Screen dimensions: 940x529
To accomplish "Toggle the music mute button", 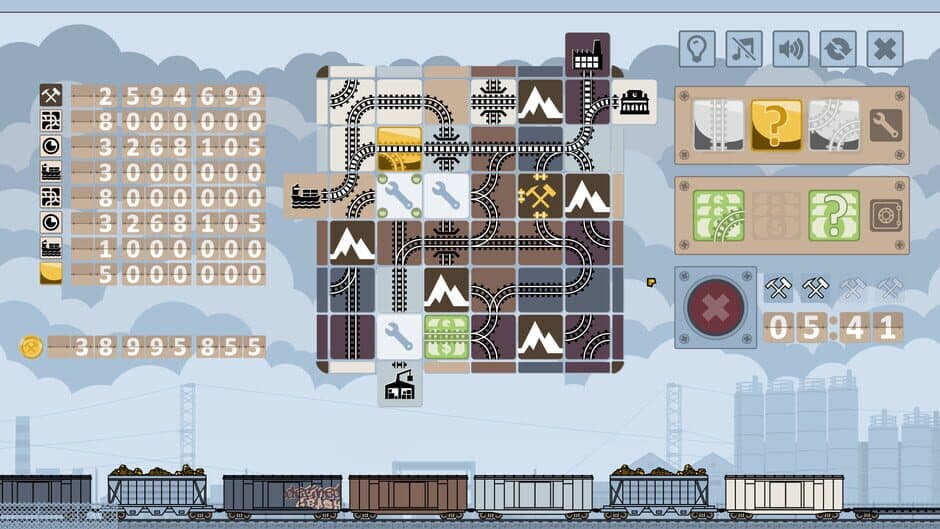I will click(744, 48).
